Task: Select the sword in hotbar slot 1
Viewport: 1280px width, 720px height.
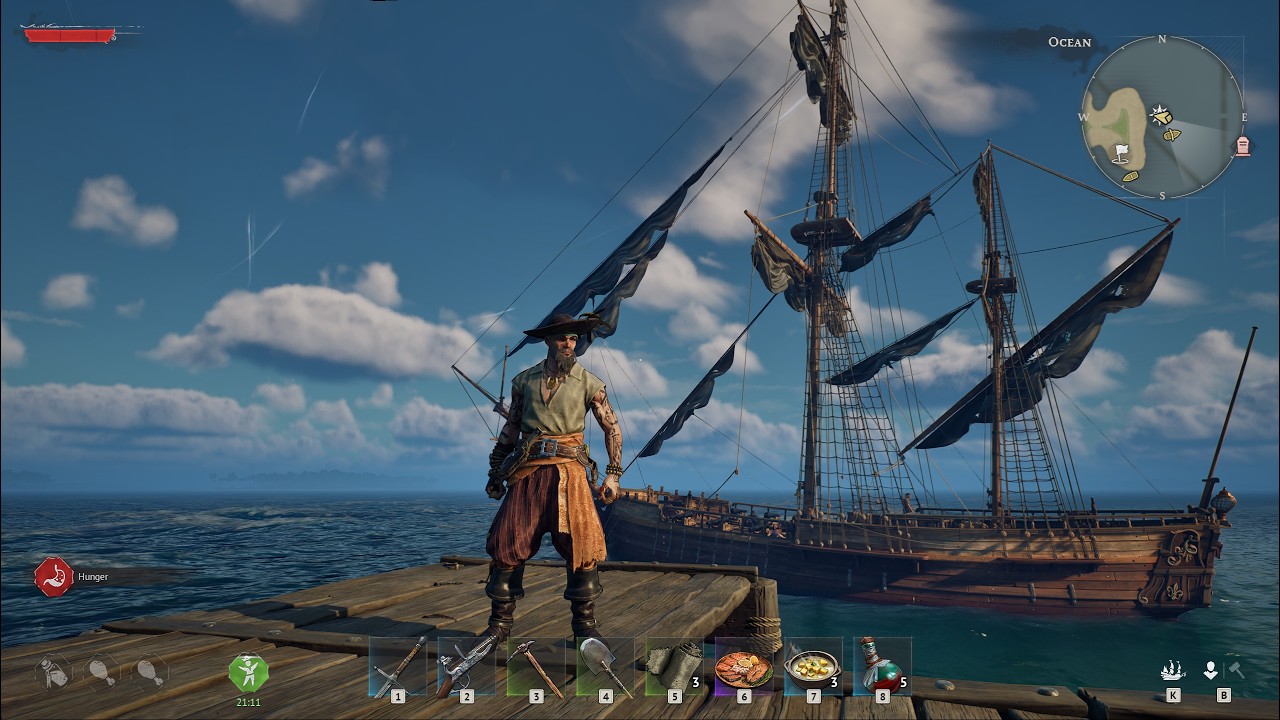Action: (x=398, y=666)
